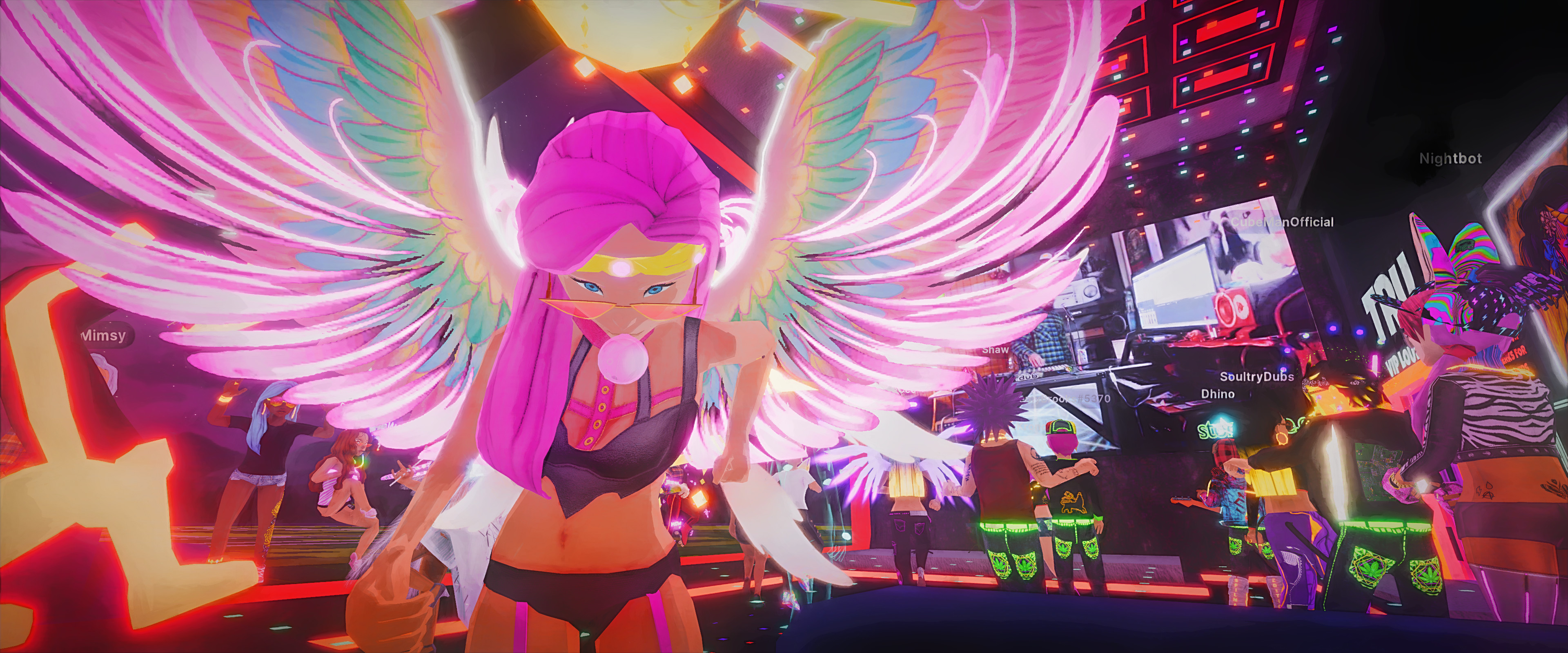The width and height of the screenshot is (1568, 653).
Task: Open the CubeManOfficial player name tag
Action: tap(1282, 222)
